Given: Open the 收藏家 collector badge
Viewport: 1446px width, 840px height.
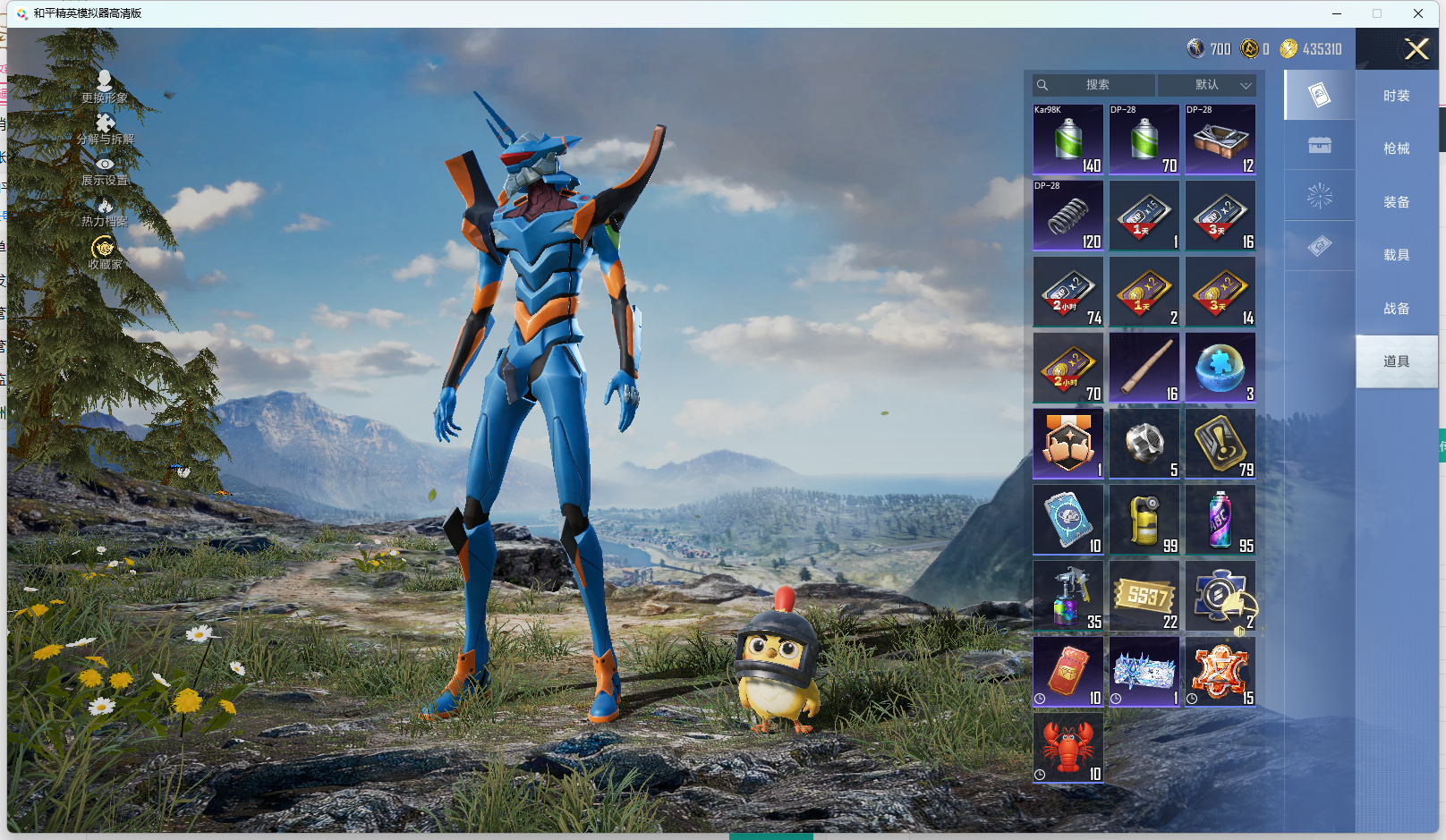Looking at the screenshot, I should pos(105,252).
